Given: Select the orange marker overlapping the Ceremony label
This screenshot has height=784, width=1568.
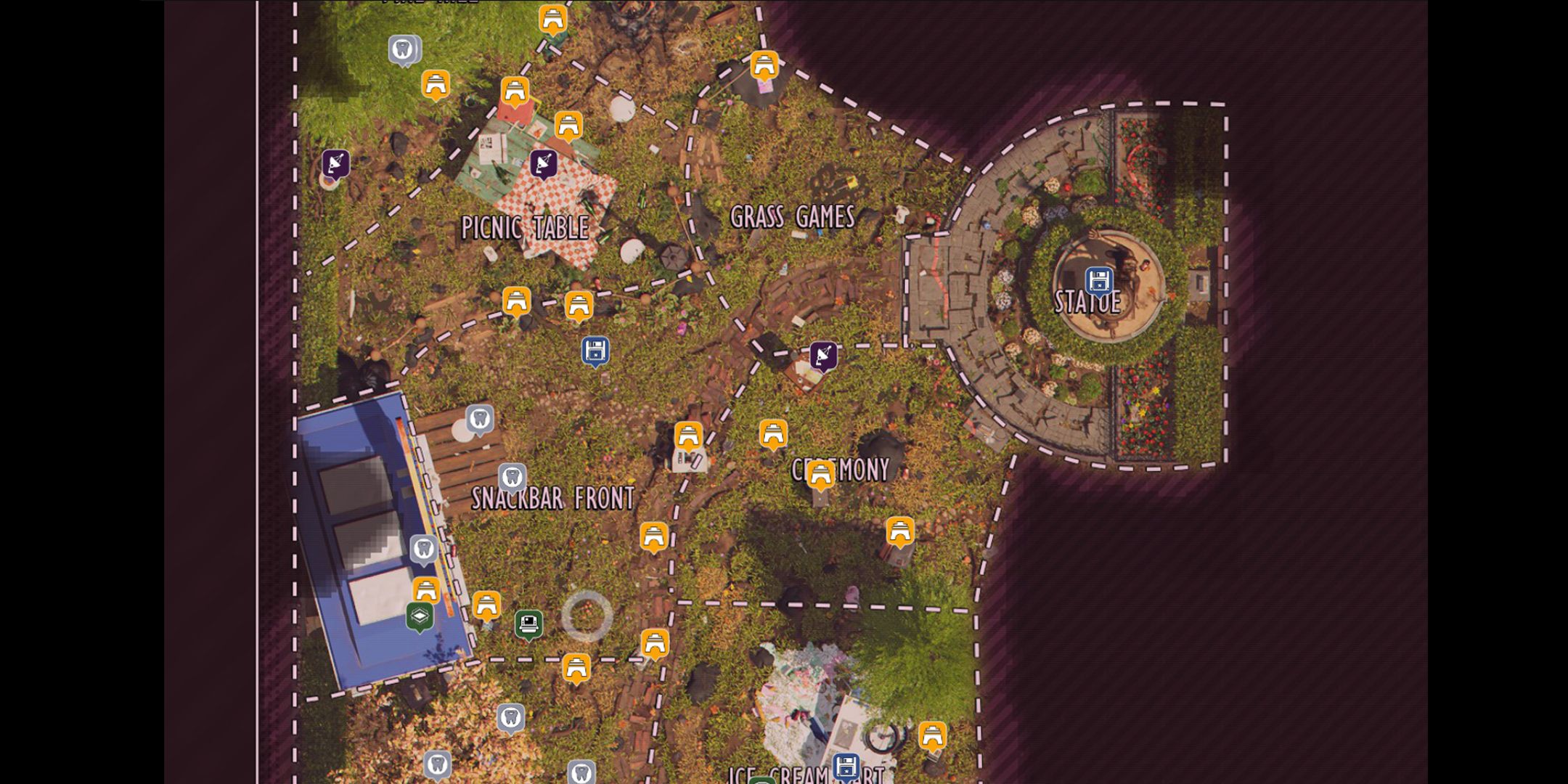Looking at the screenshot, I should (820, 475).
